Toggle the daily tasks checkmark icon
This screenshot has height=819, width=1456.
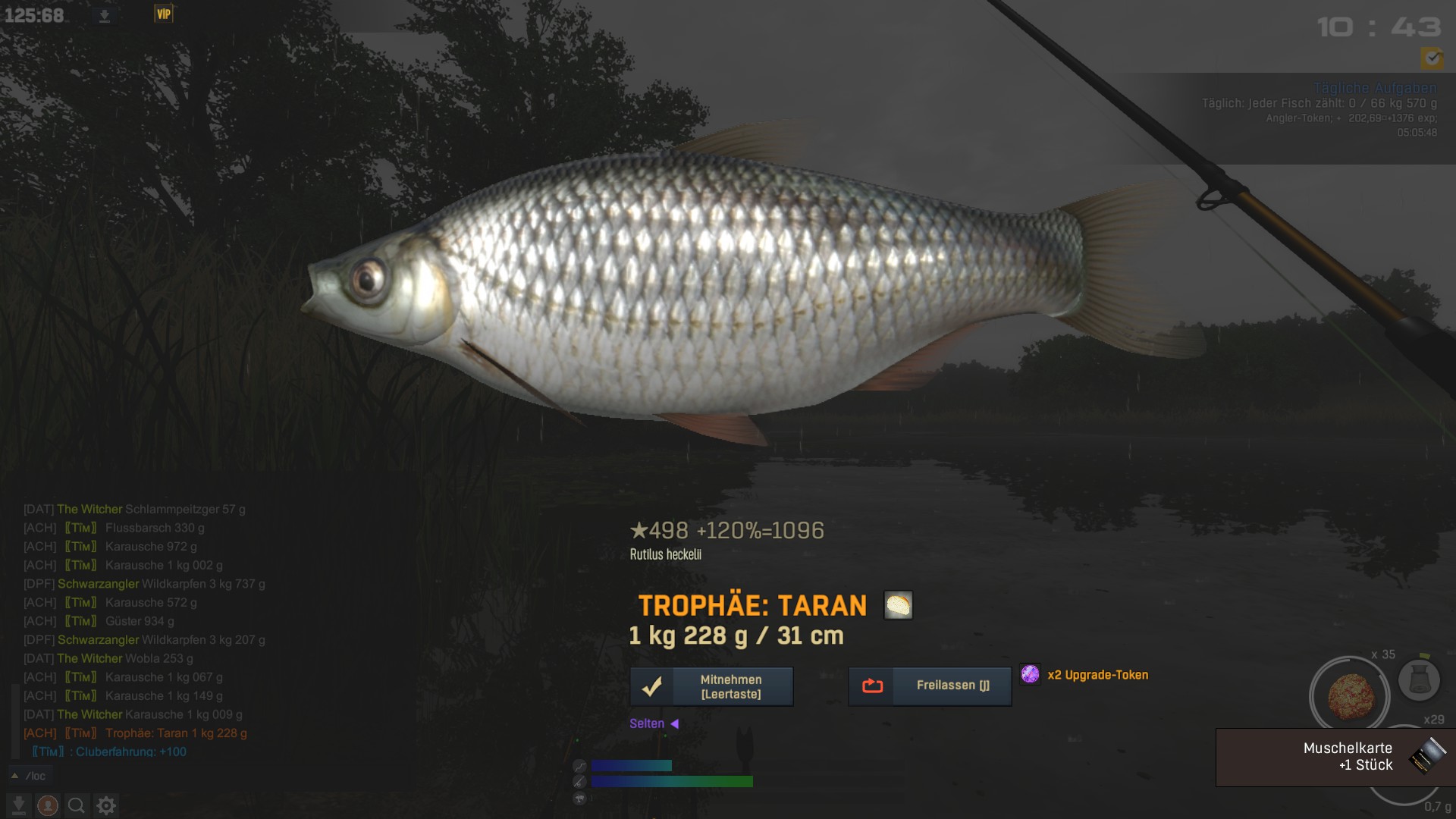(1432, 57)
